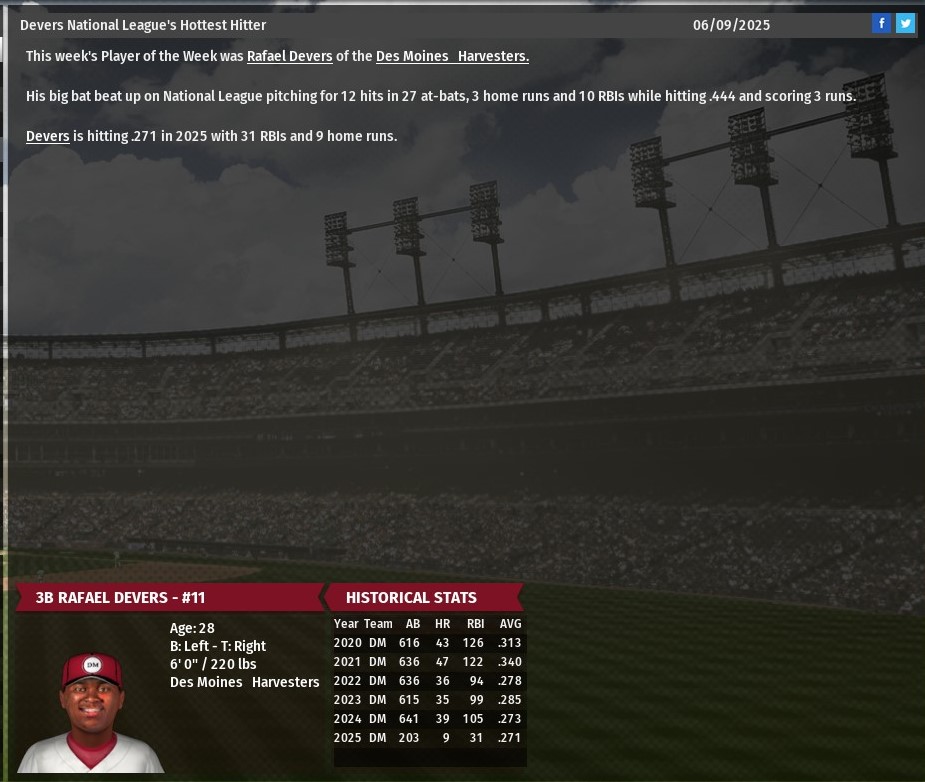Share the article on Facebook

[881, 24]
